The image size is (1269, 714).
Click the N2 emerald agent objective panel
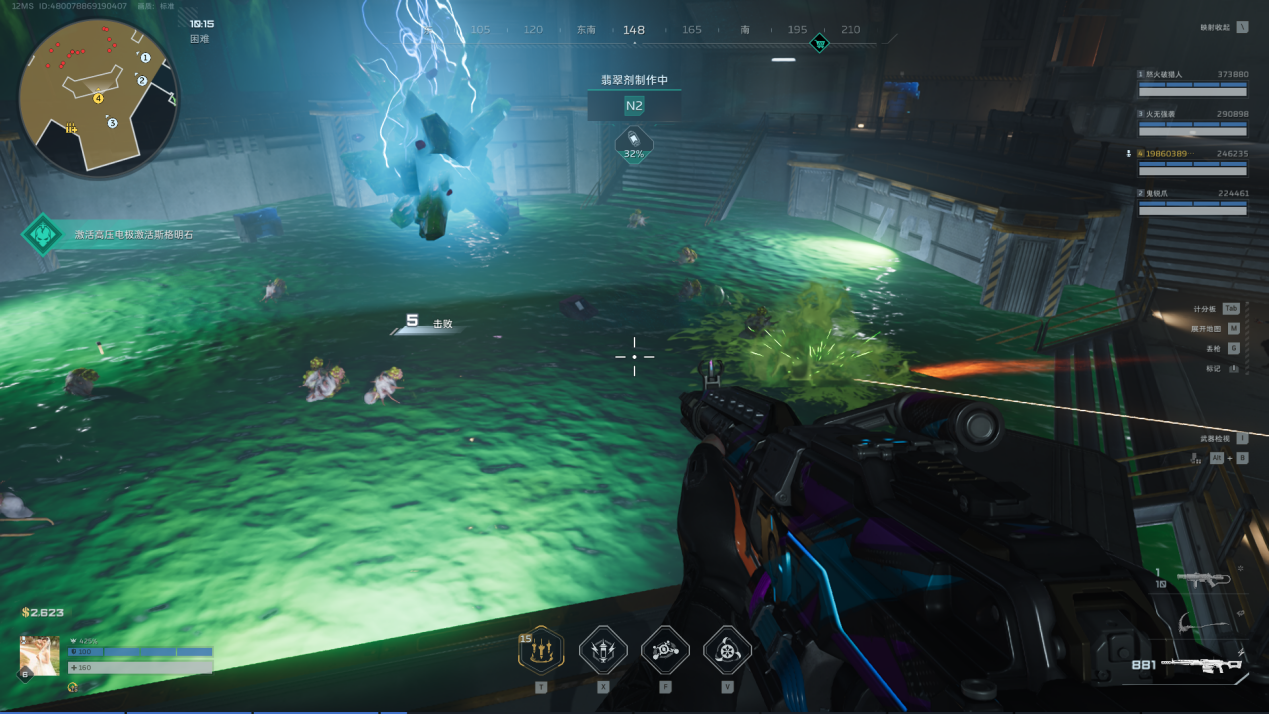pos(634,105)
